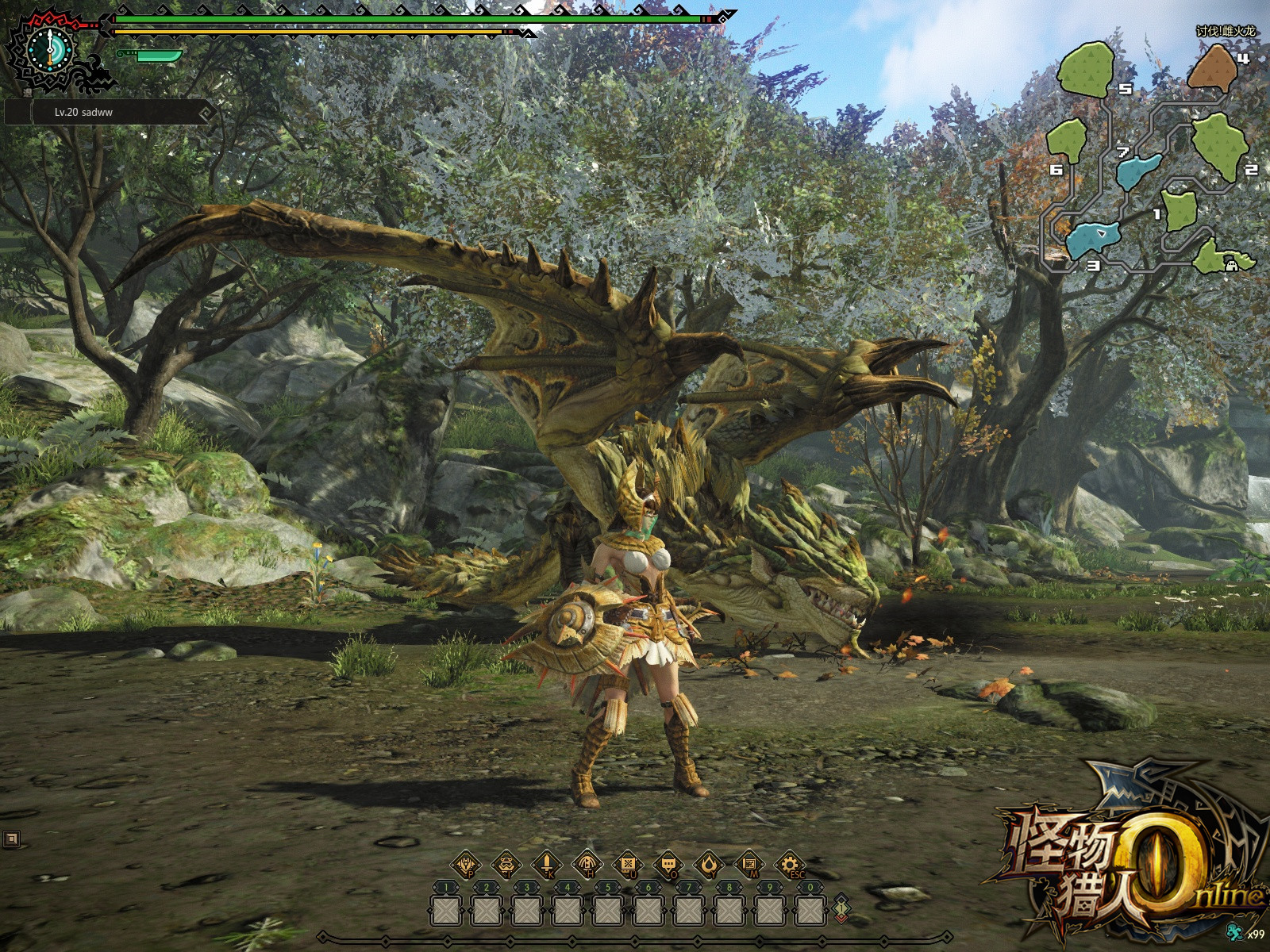The image size is (1270, 952).
Task: Click the Lv.20 sadww player nameplate
Action: tap(111, 113)
